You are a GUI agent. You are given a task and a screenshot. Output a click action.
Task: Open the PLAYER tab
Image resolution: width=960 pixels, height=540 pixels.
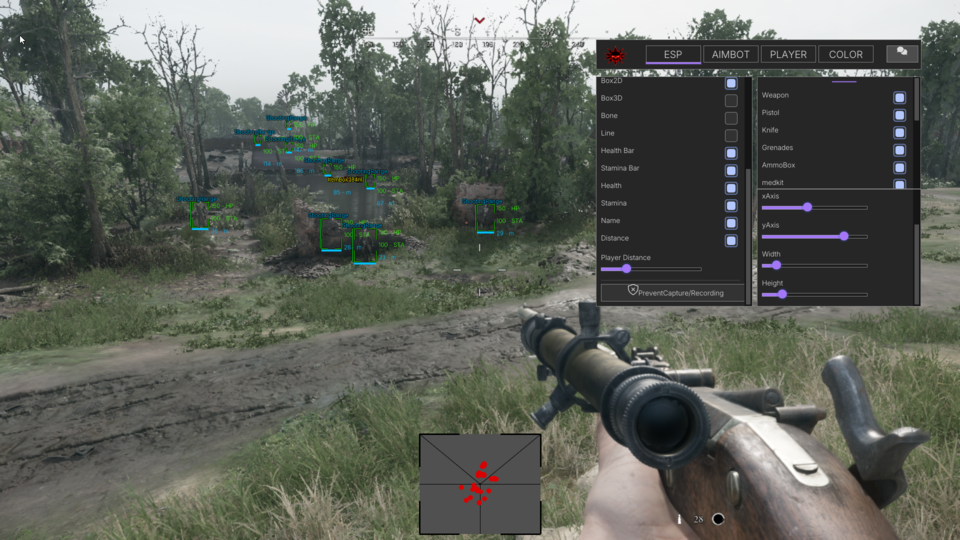point(788,54)
